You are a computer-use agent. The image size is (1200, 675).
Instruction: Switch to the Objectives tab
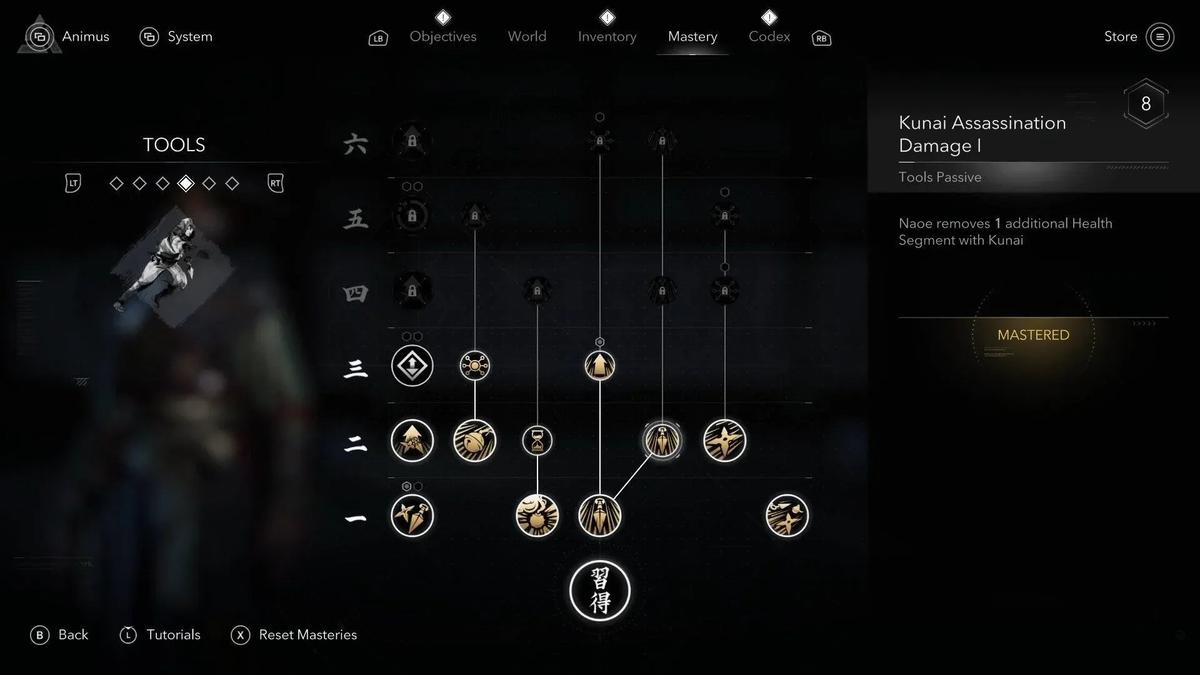pyautogui.click(x=443, y=37)
